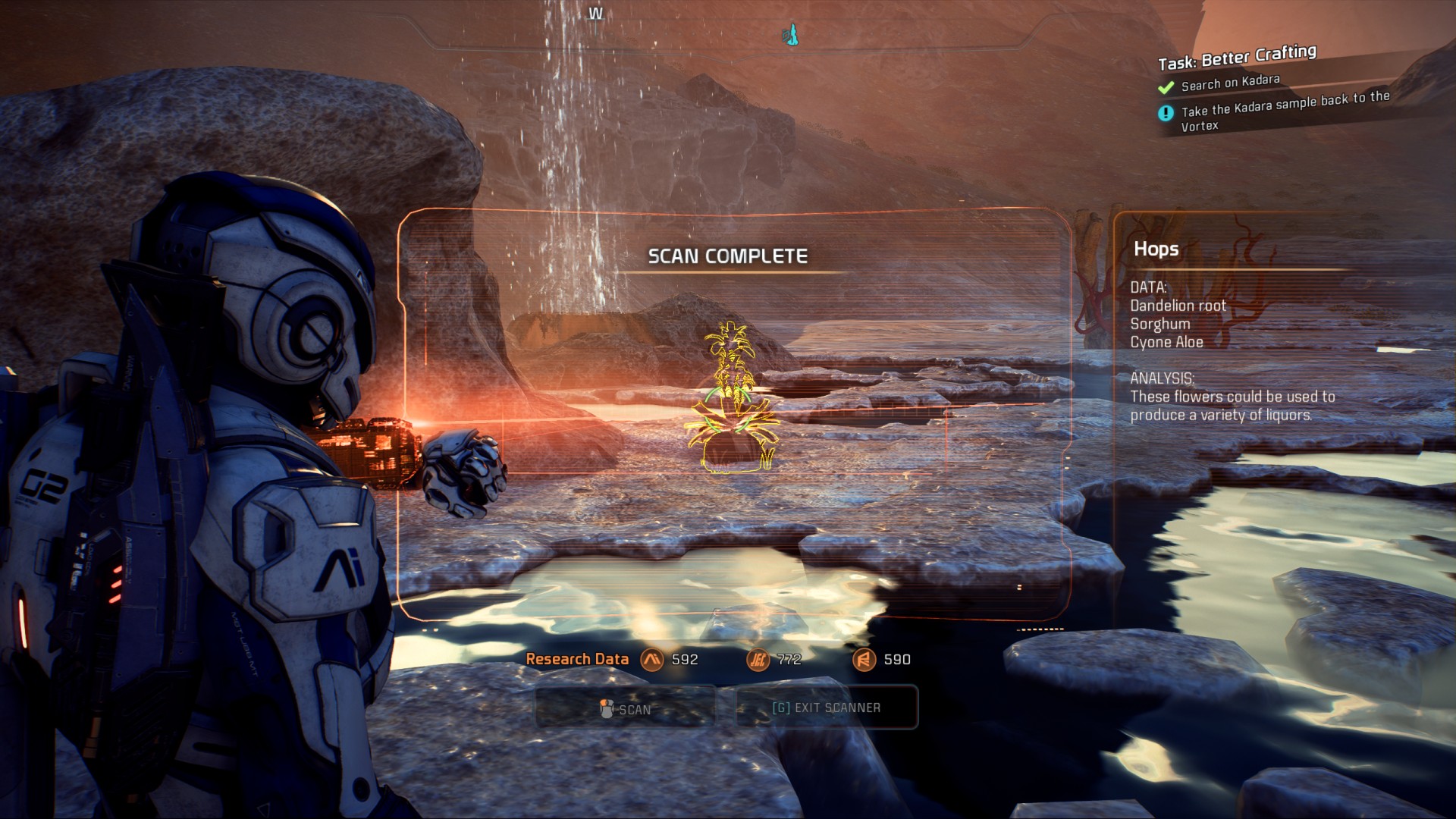Open the Better Crafting task tracker

tap(1237, 58)
